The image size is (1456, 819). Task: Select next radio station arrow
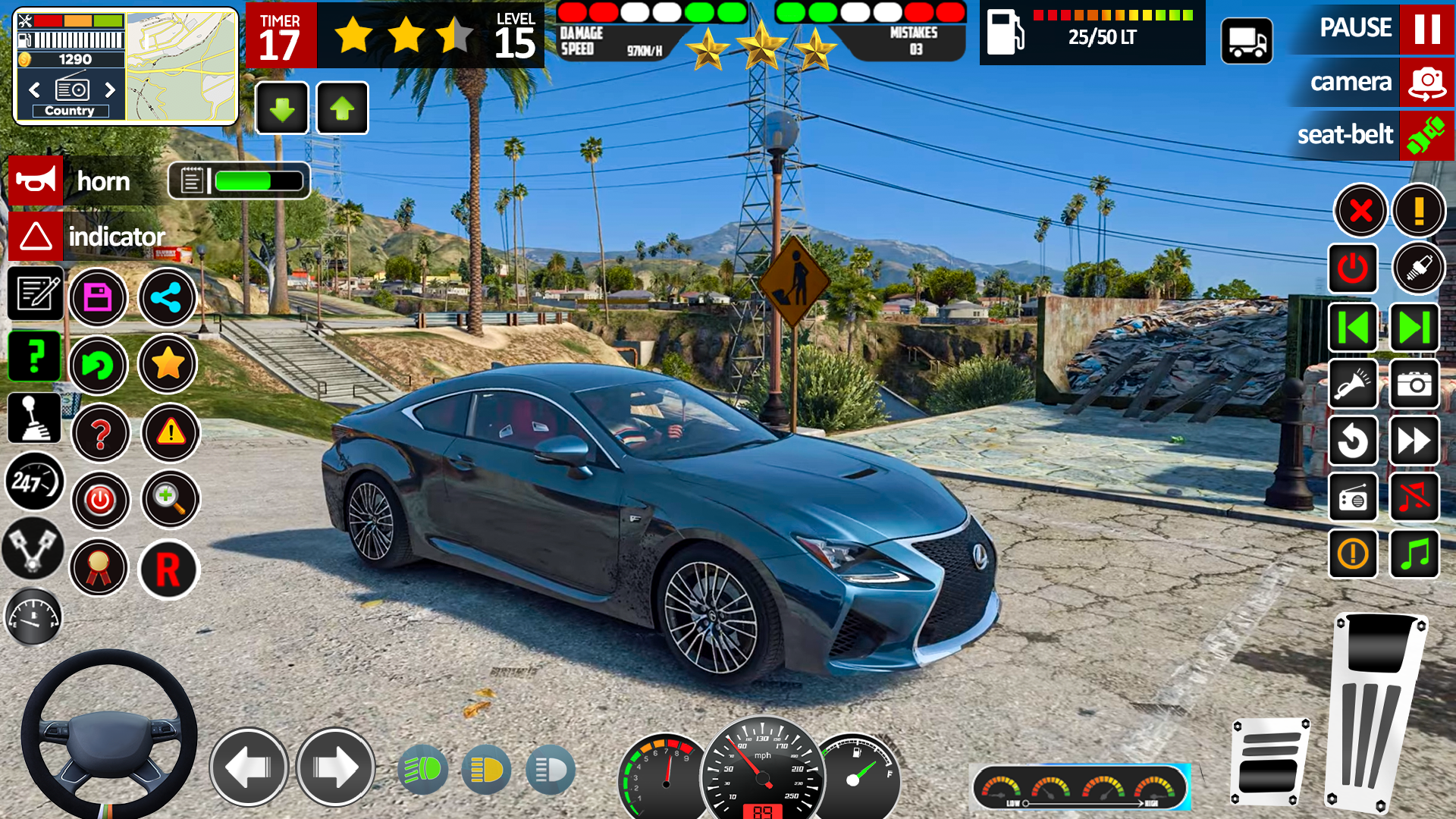pos(110,89)
